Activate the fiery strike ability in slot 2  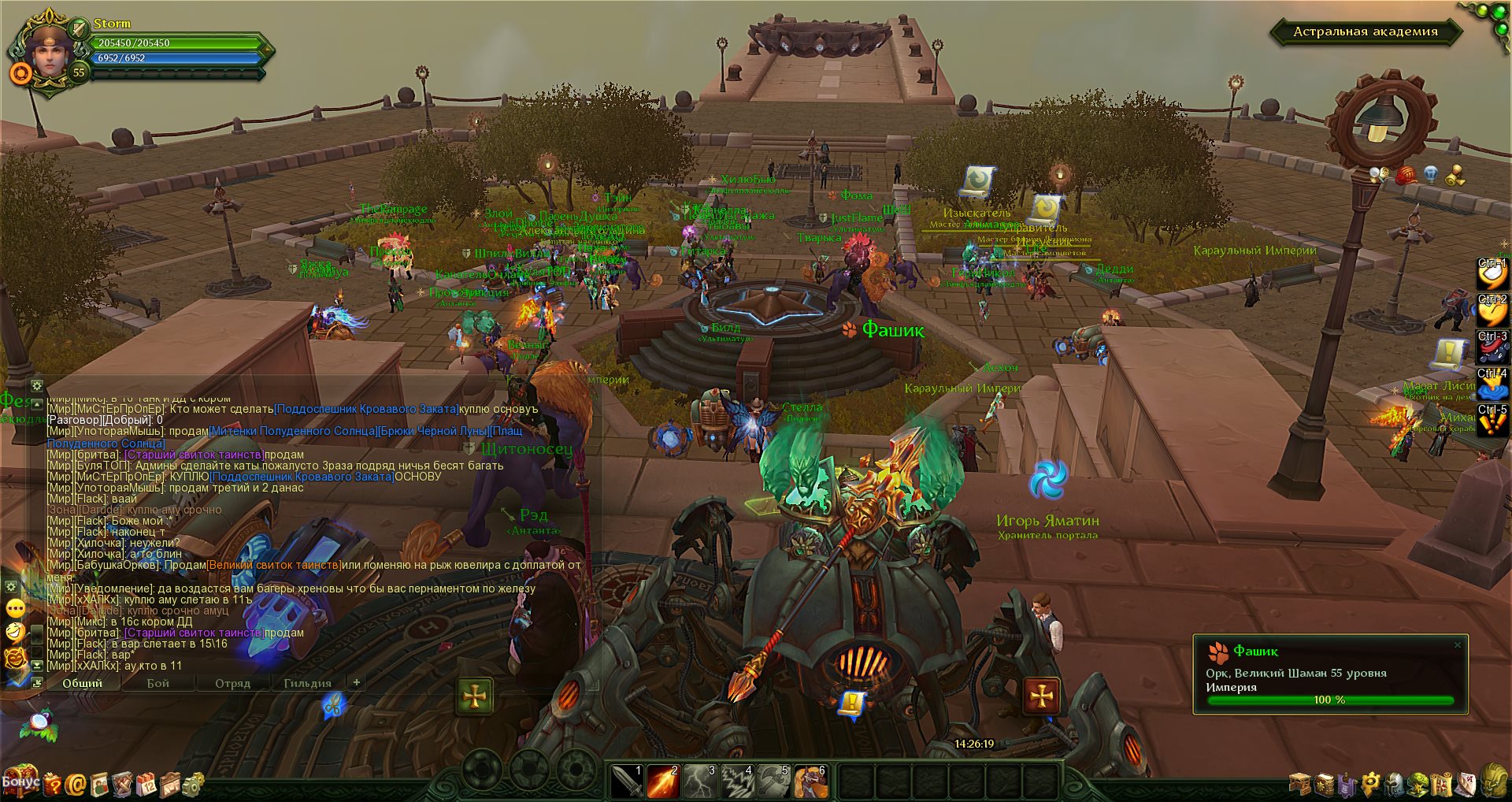663,781
